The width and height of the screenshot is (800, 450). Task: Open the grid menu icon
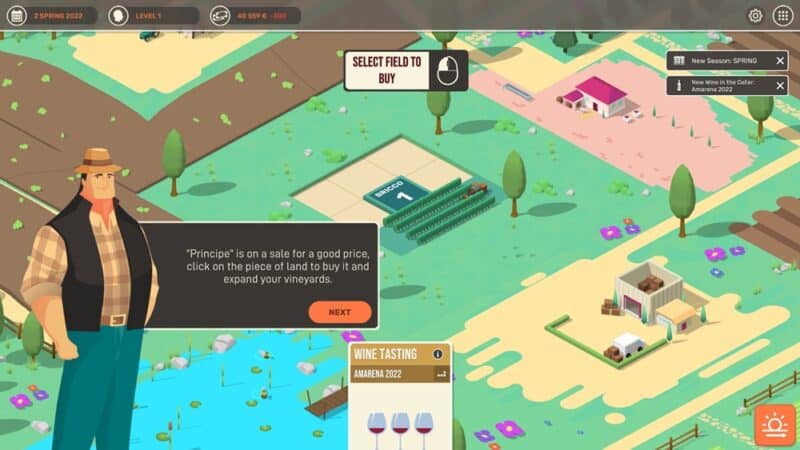point(783,16)
